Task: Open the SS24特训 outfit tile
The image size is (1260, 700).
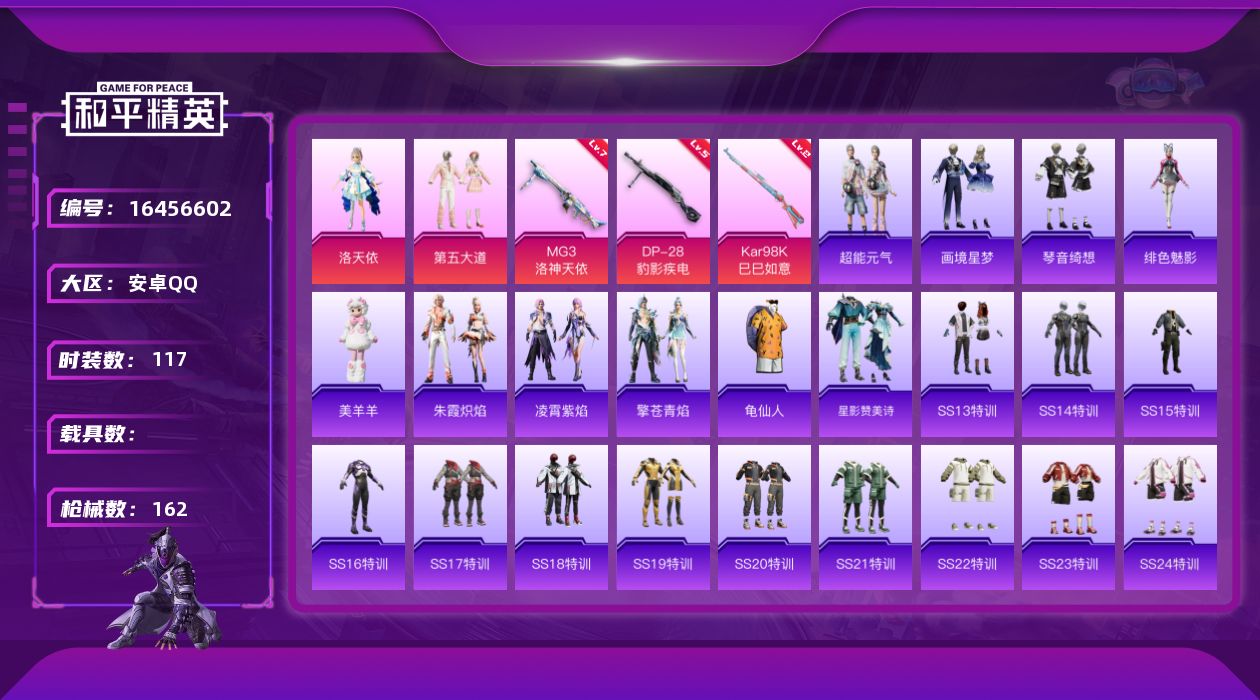Action: point(1170,517)
